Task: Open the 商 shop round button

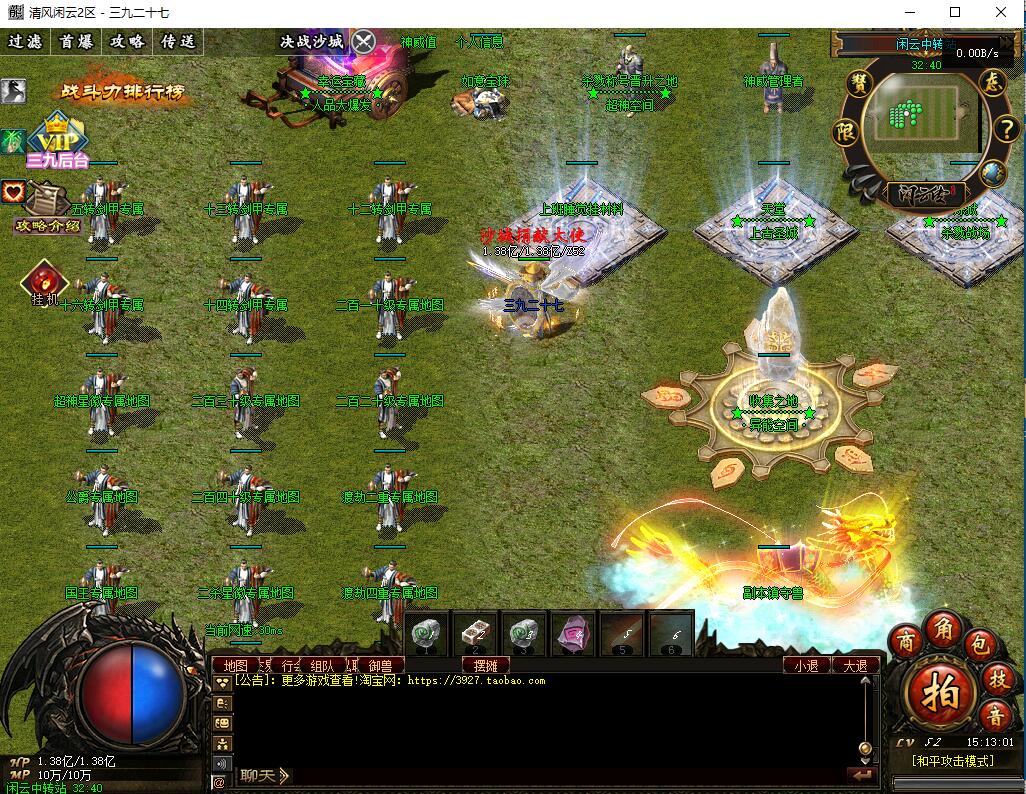Action: pos(905,639)
